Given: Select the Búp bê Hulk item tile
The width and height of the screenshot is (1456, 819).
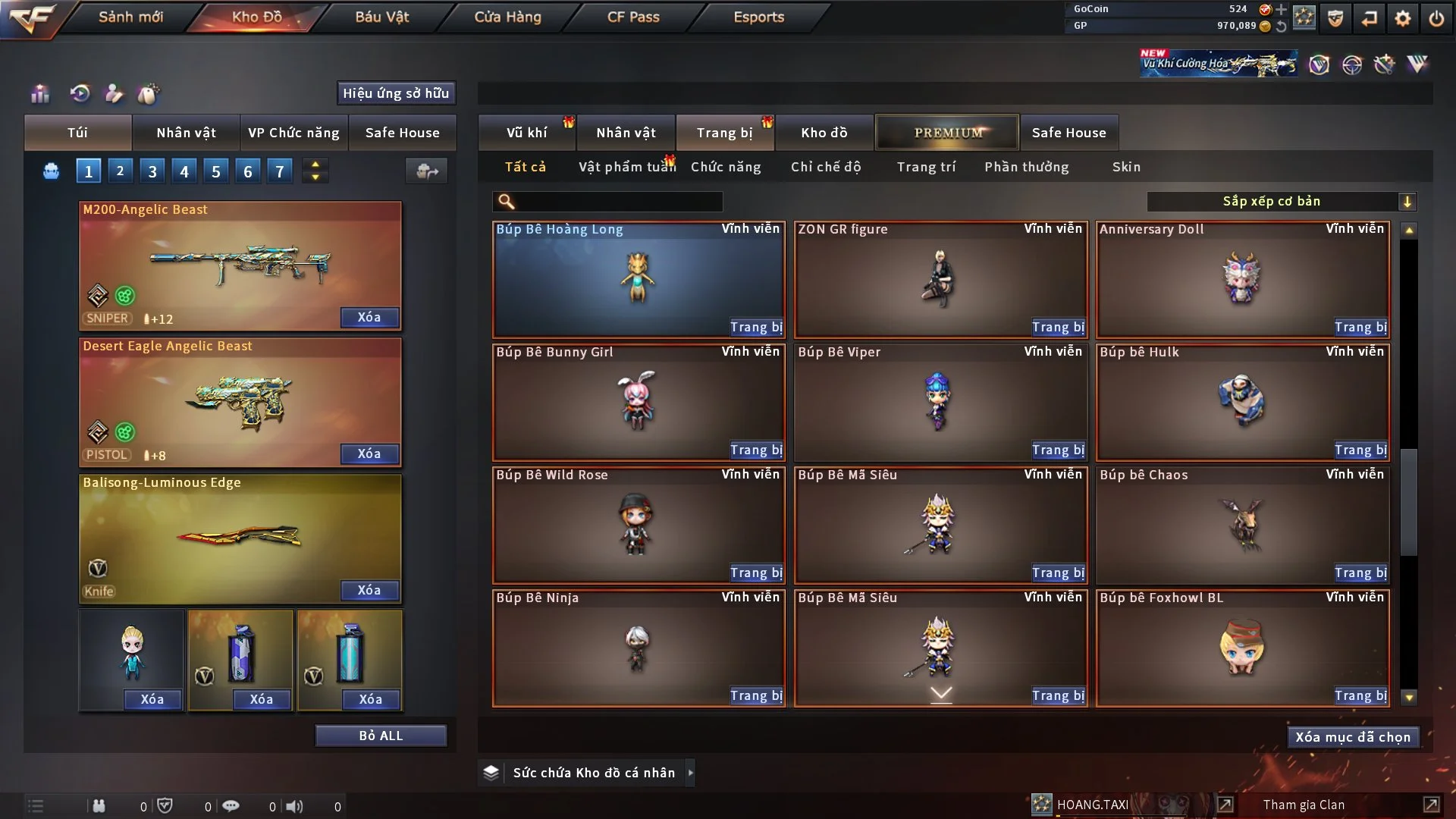Looking at the screenshot, I should point(1241,402).
